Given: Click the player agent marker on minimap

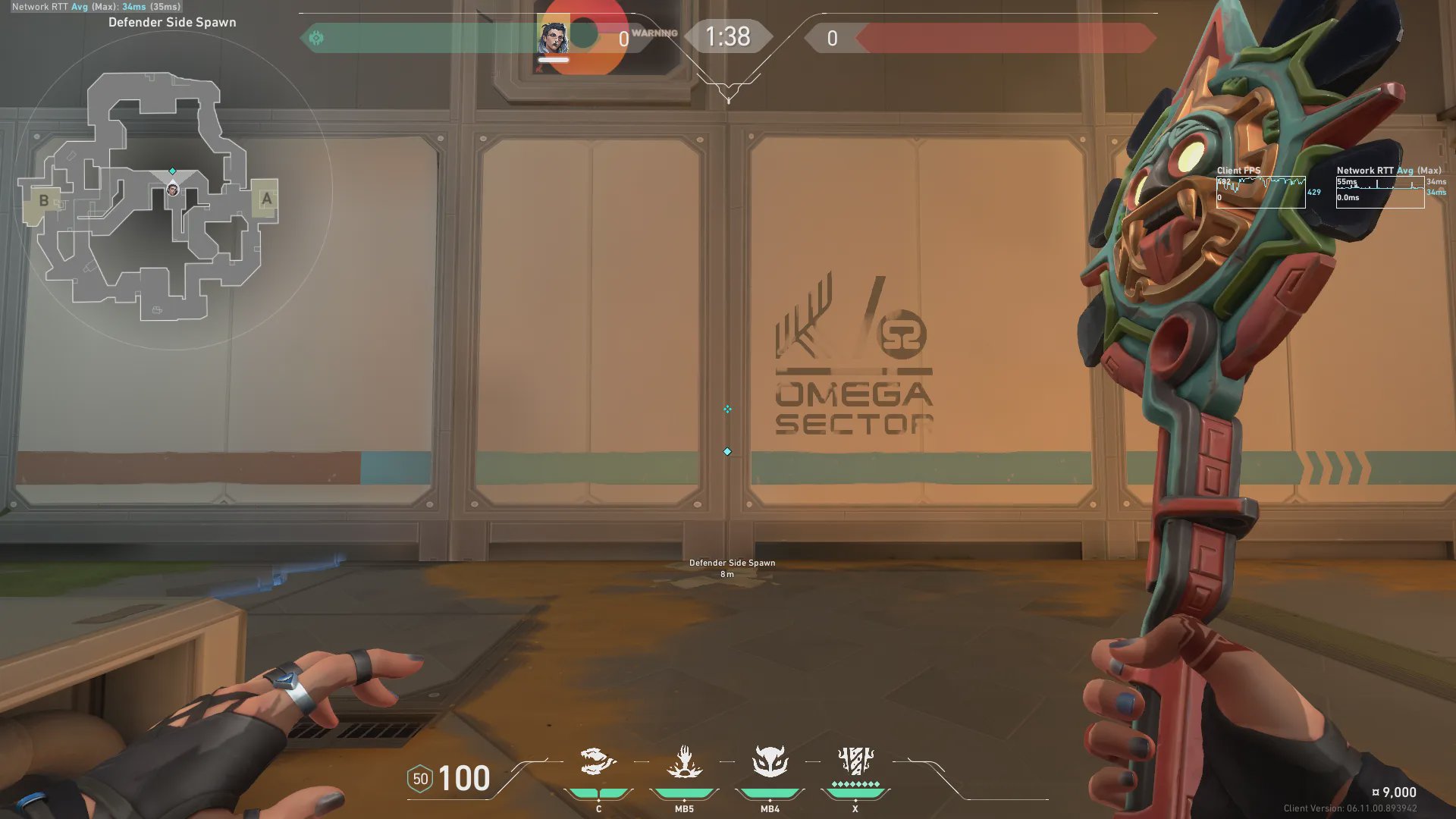Looking at the screenshot, I should coord(173,190).
